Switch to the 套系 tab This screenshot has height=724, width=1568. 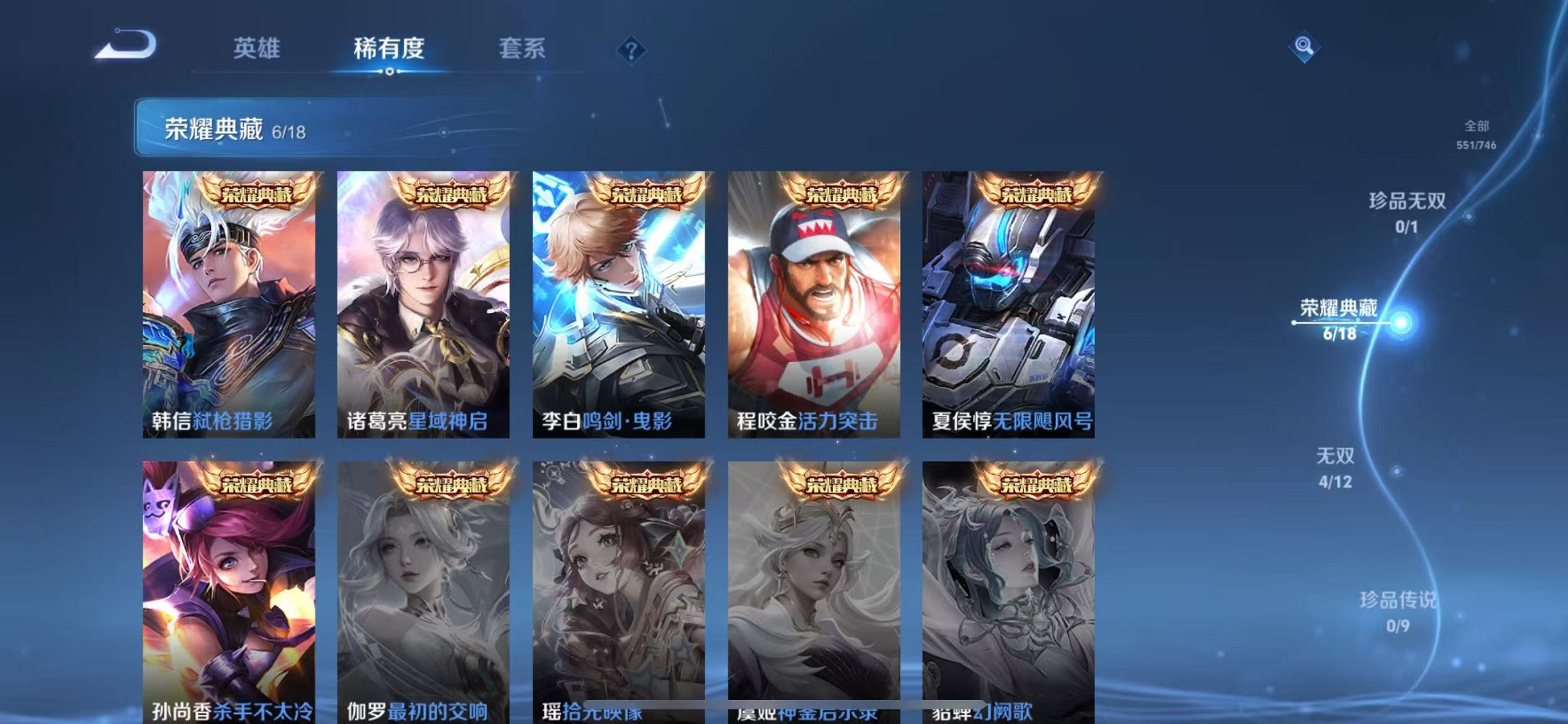pos(522,50)
